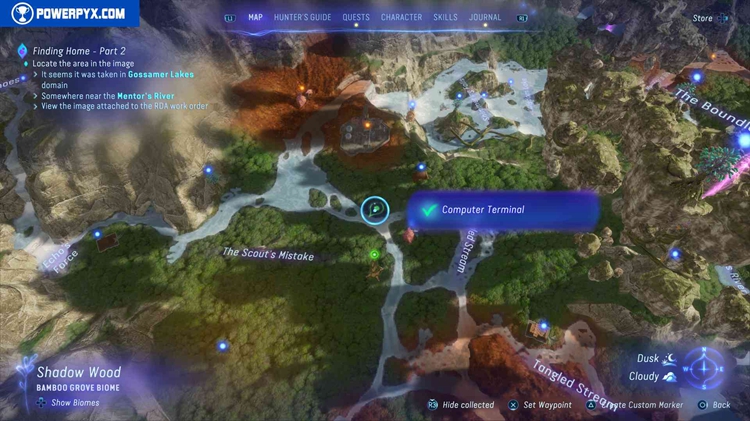Image resolution: width=750 pixels, height=421 pixels.
Task: Click the green marker below Computer Terminal
Action: pyautogui.click(x=374, y=254)
